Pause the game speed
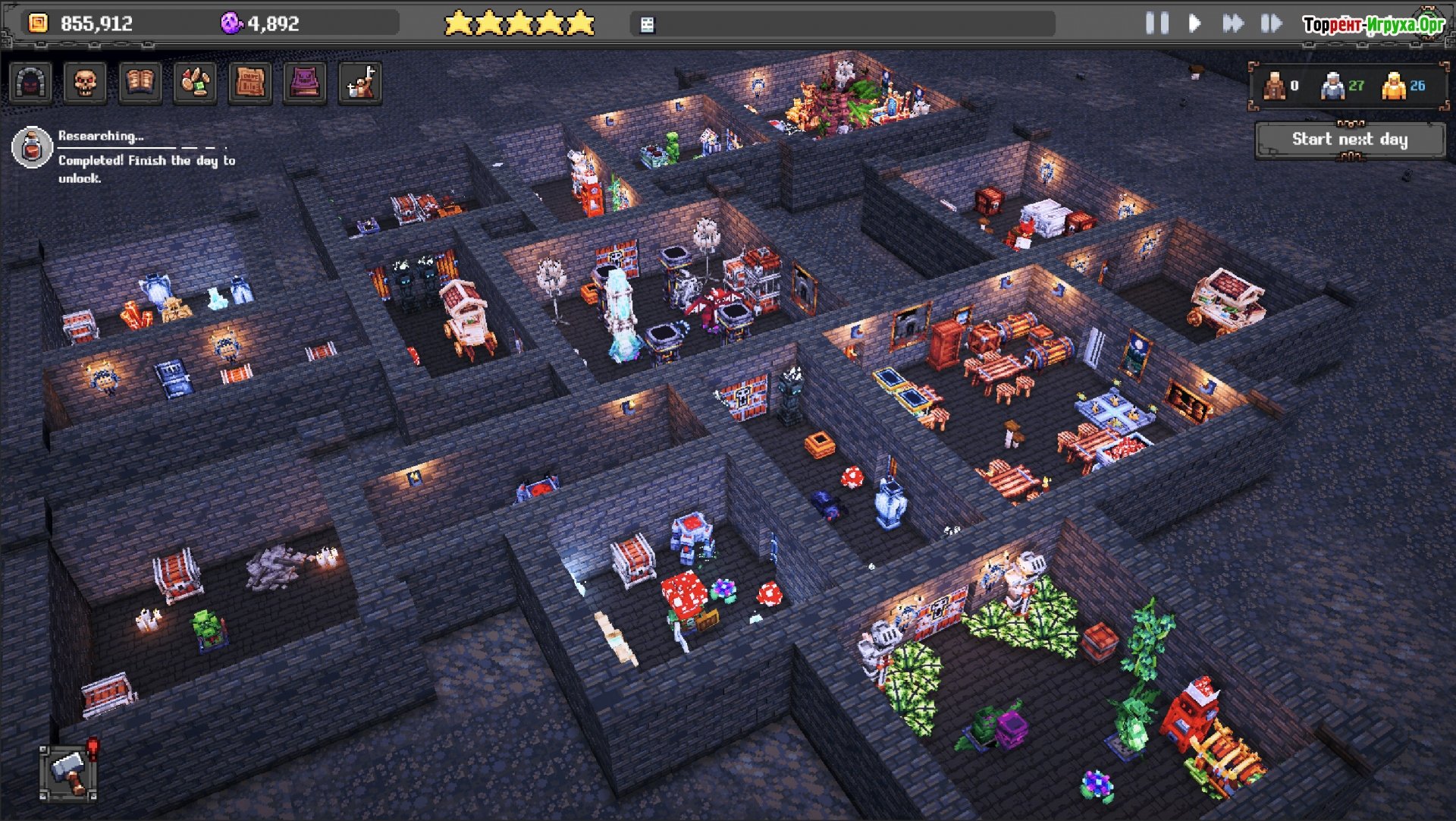 (x=1156, y=24)
